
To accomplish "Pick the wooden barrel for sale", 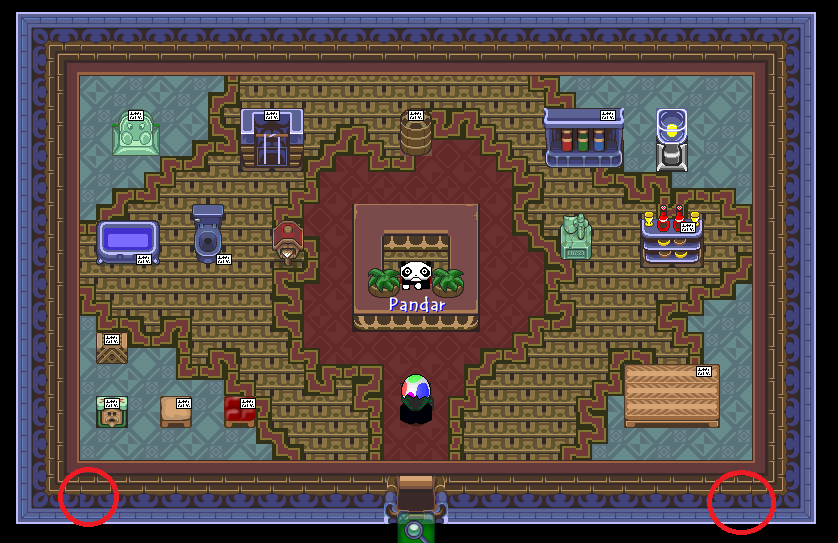I will [415, 134].
